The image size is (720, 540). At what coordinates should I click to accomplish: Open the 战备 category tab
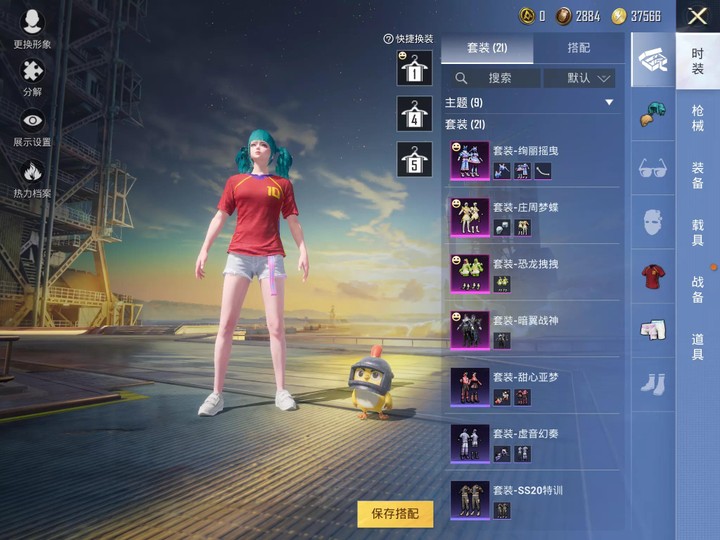pyautogui.click(x=697, y=290)
